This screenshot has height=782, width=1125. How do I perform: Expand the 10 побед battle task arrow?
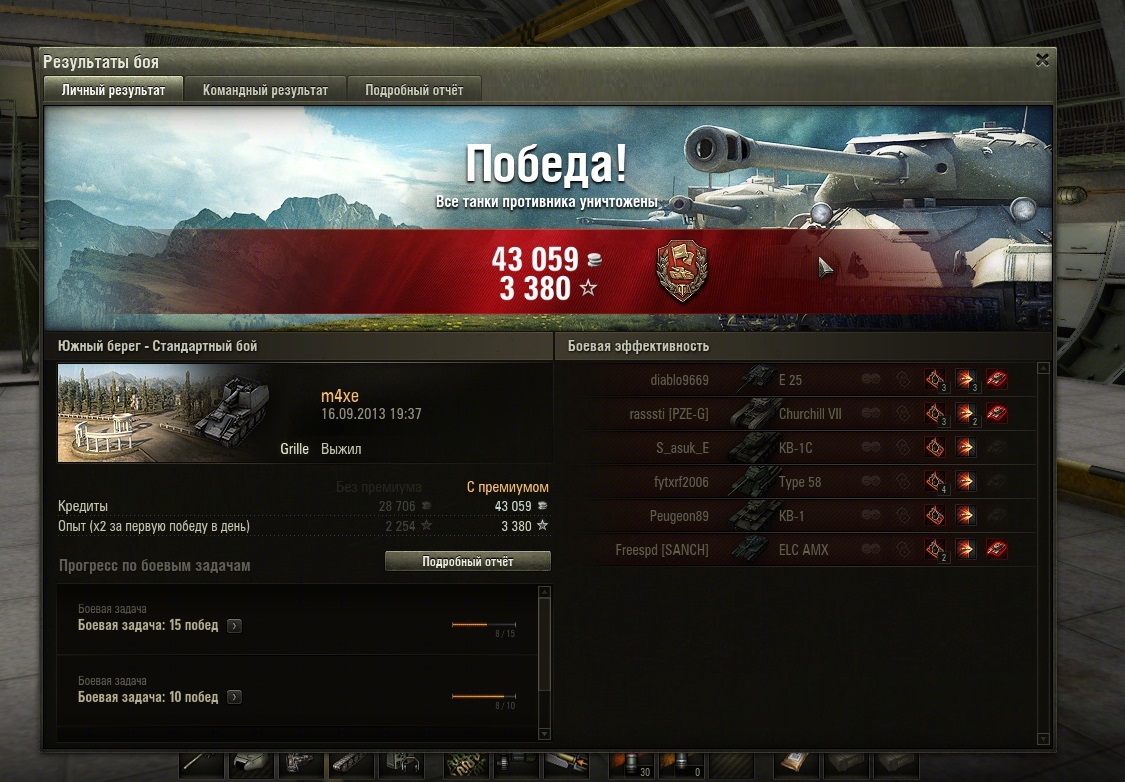pyautogui.click(x=234, y=697)
